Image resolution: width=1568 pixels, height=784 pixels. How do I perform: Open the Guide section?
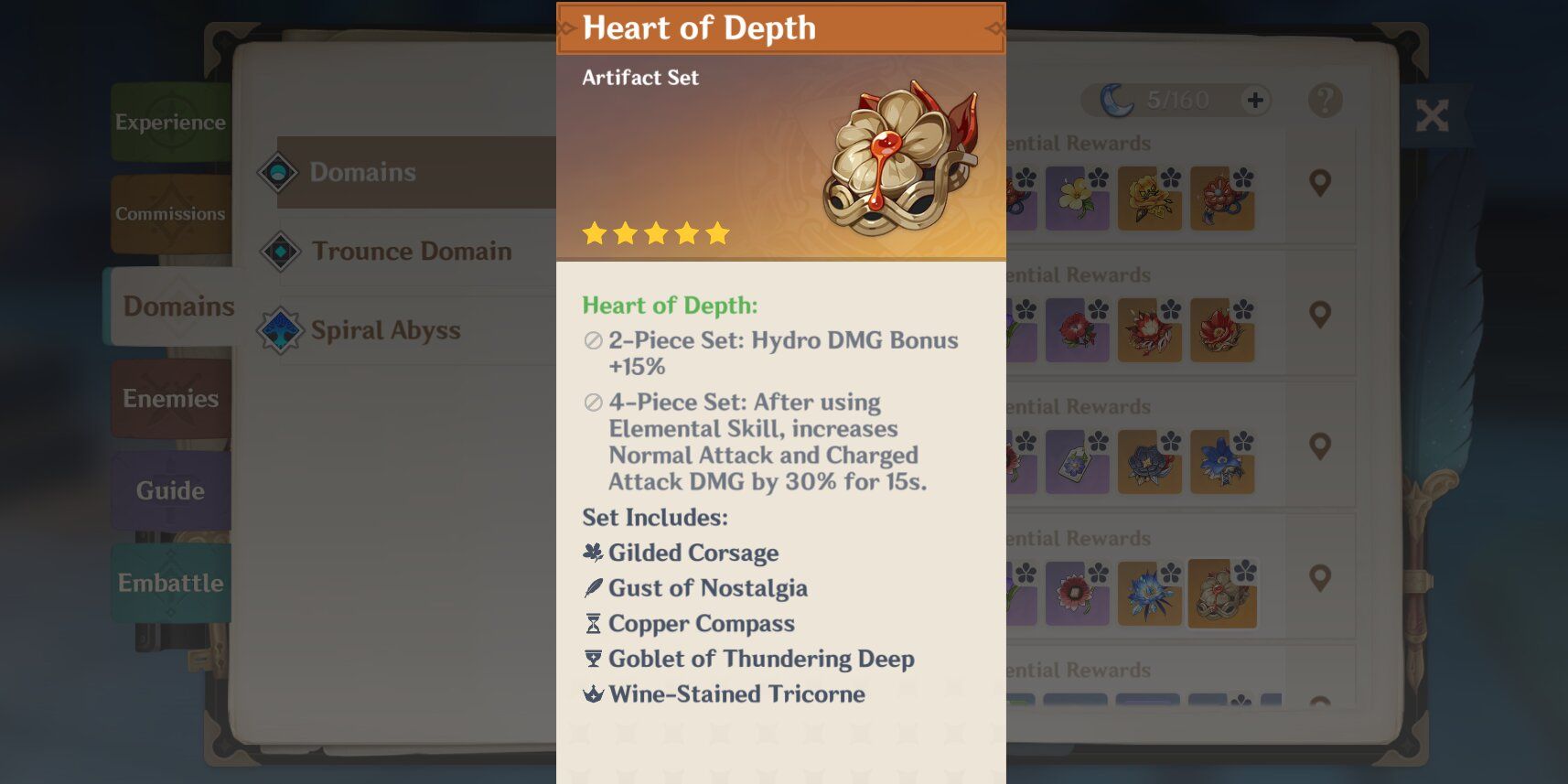pos(170,491)
